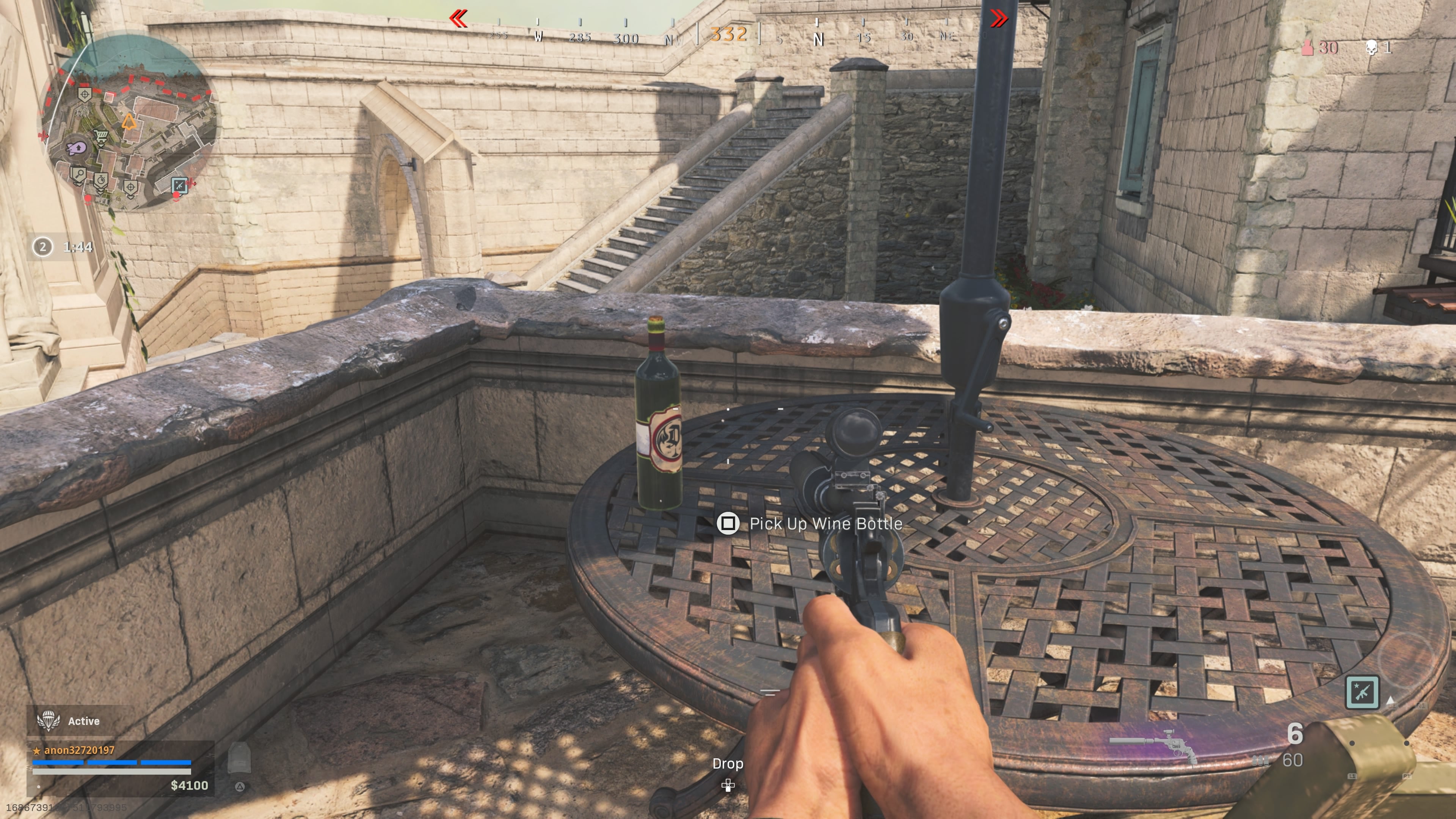
Task: Toggle the field upgrade triangle icon near the armor plate
Action: 240,787
